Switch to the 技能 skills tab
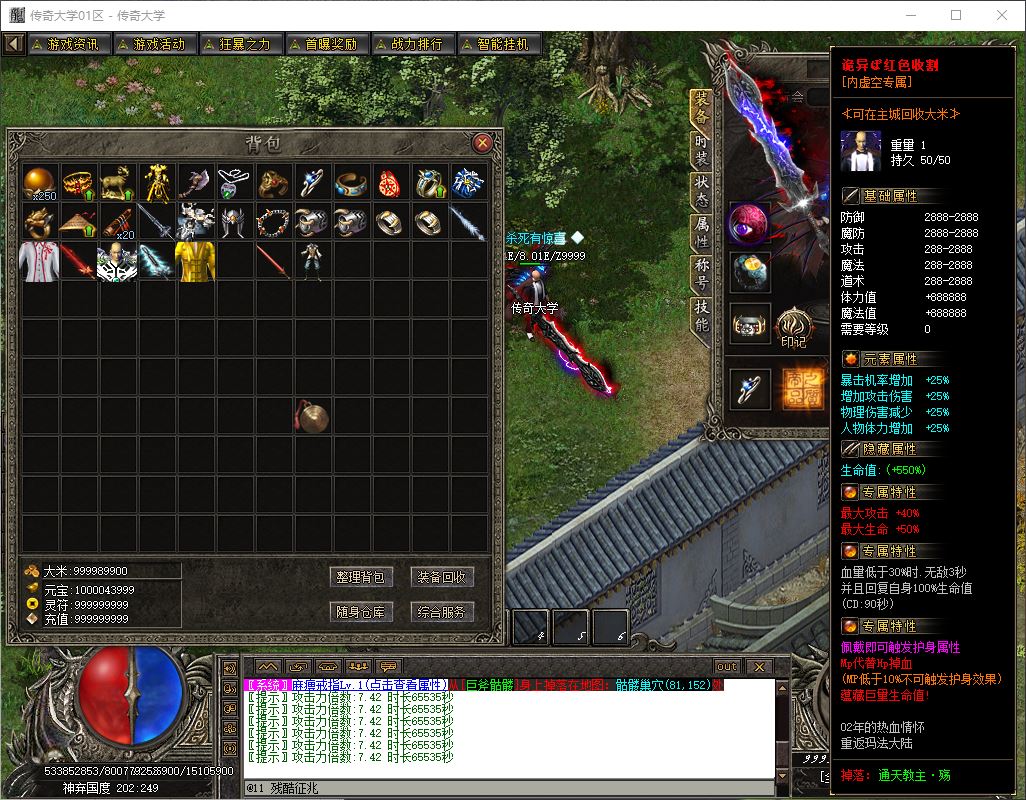 pos(702,316)
